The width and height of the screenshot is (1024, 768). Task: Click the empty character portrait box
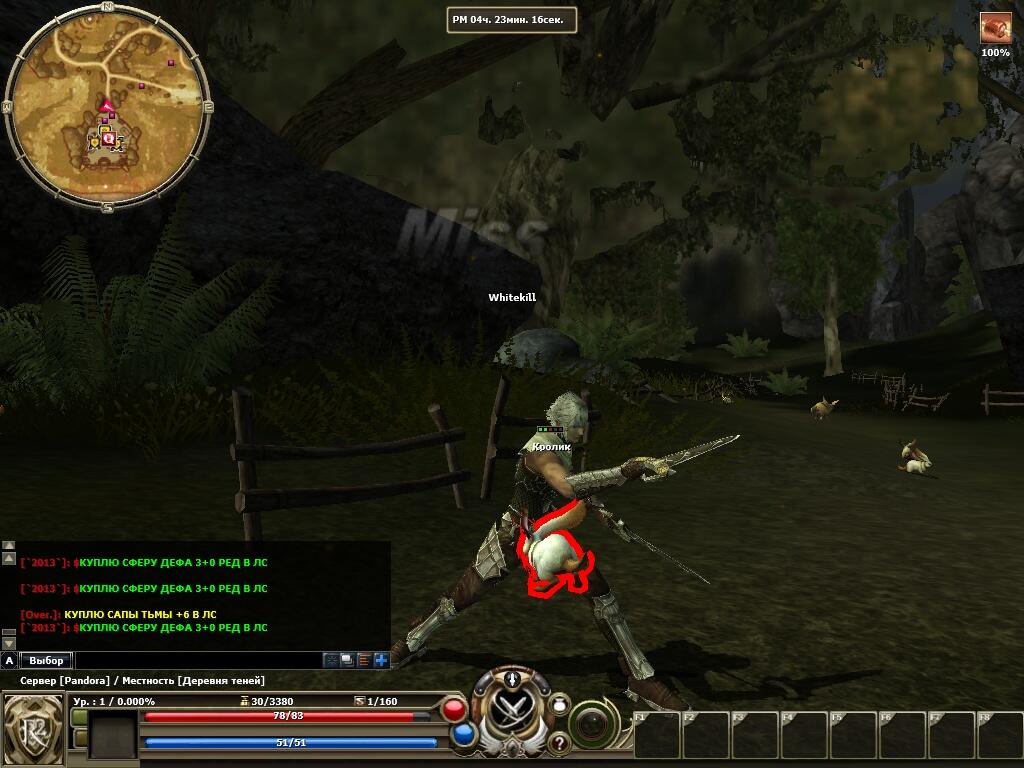[113, 734]
